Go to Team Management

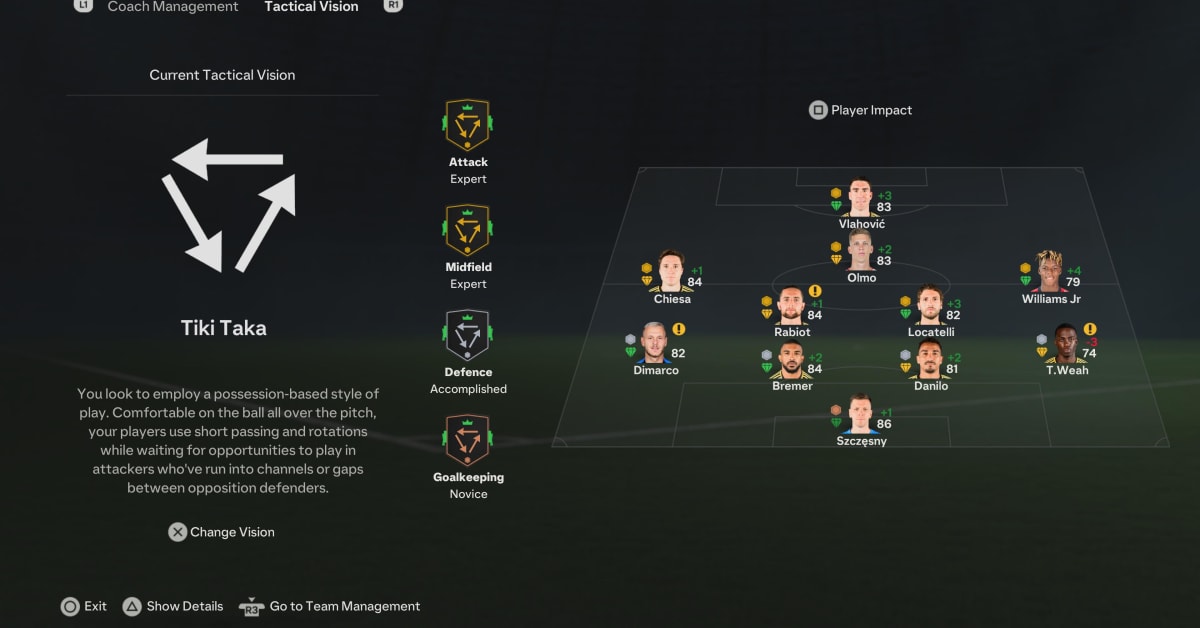coord(330,606)
